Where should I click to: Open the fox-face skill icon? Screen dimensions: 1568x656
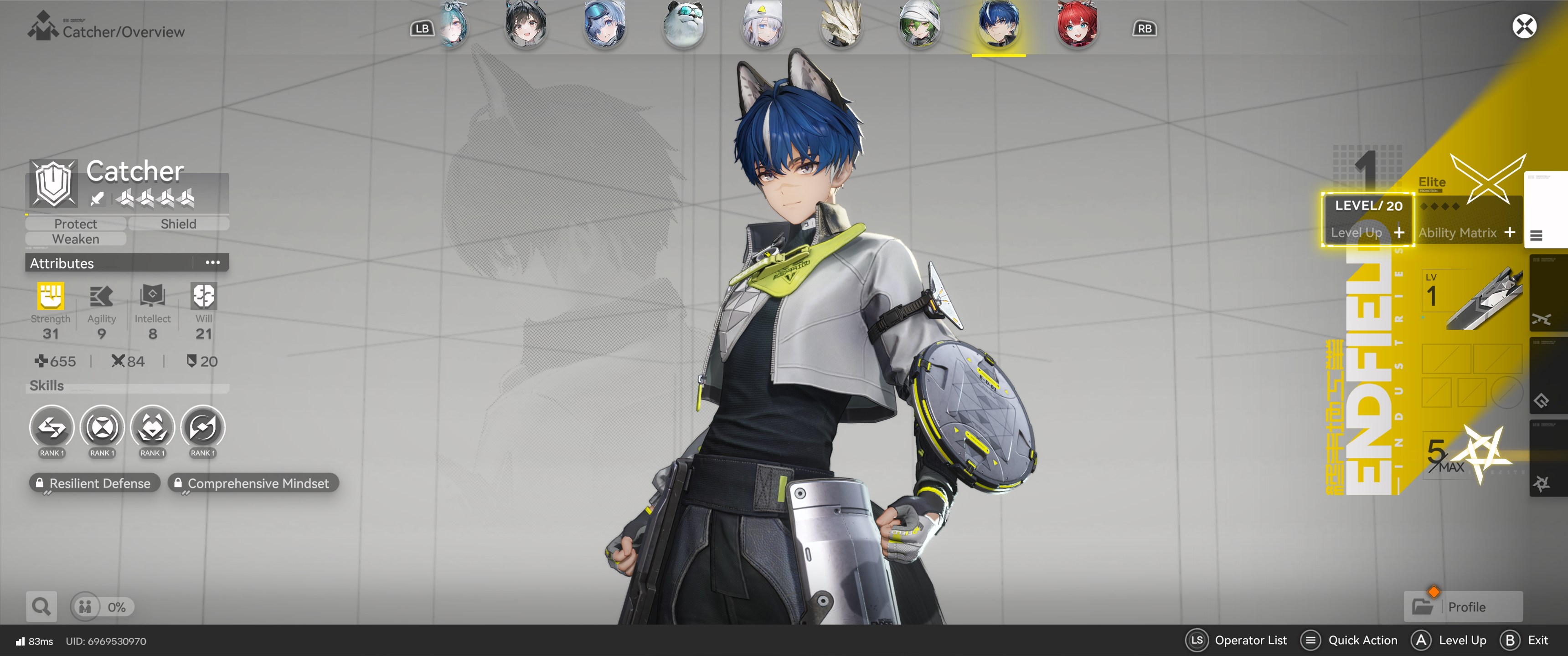coord(152,428)
